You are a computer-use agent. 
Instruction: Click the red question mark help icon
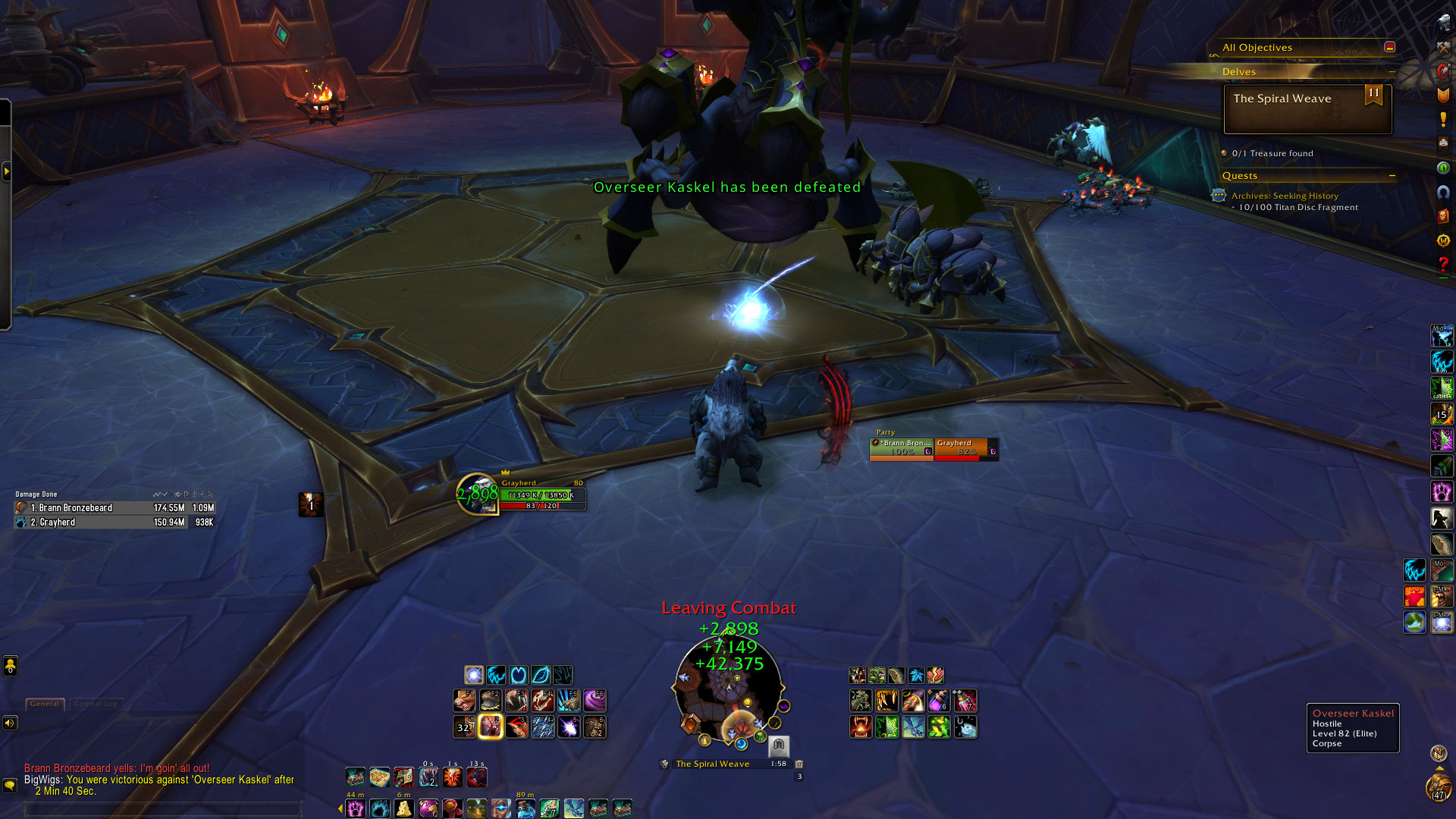point(1443,264)
